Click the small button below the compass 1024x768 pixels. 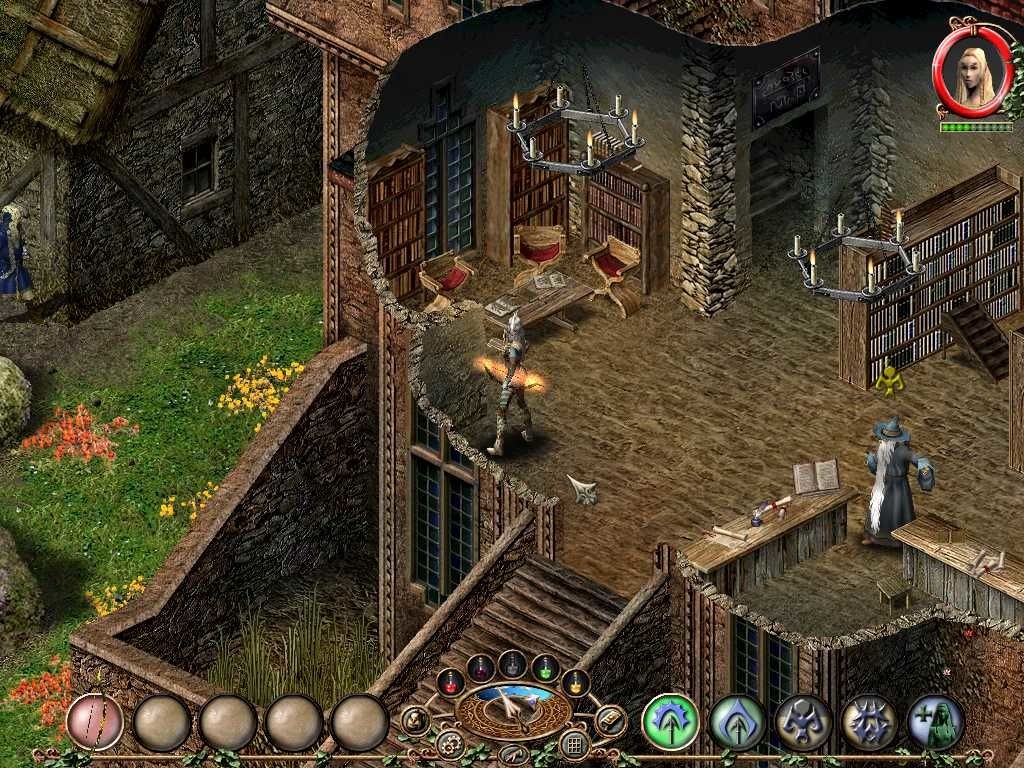[513, 754]
